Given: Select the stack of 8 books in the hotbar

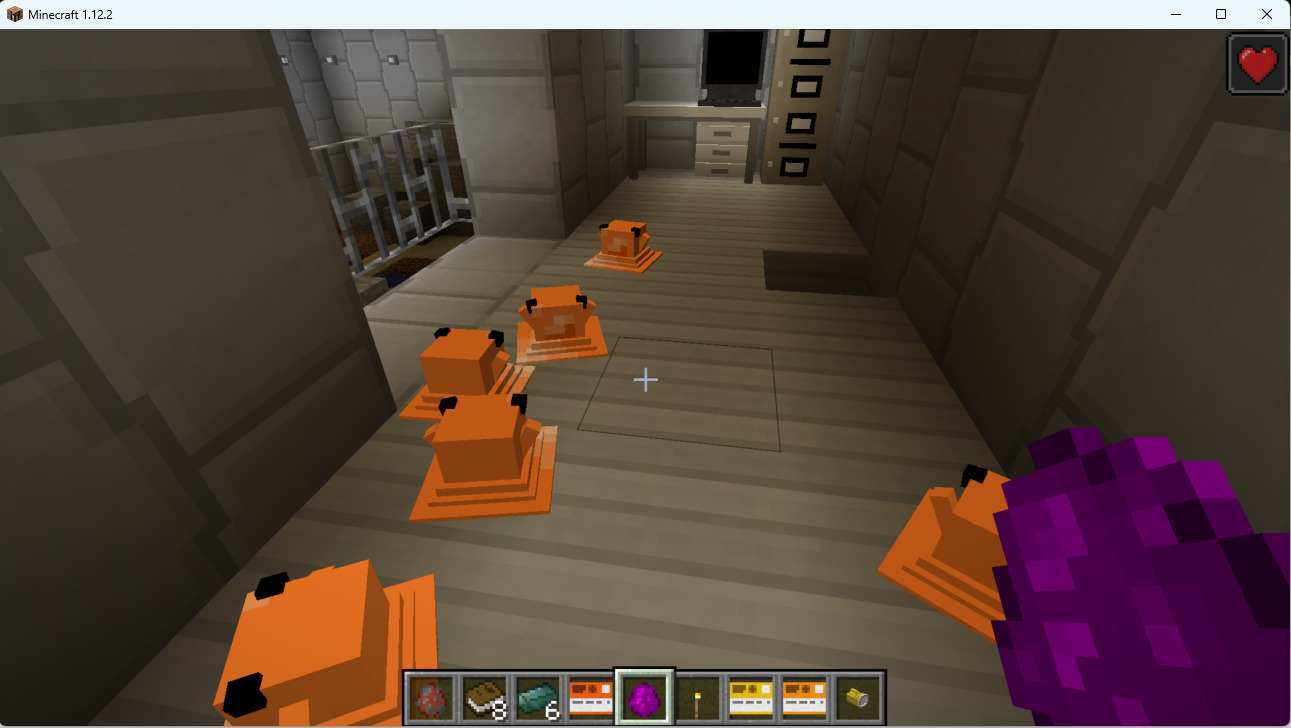Looking at the screenshot, I should (482, 695).
